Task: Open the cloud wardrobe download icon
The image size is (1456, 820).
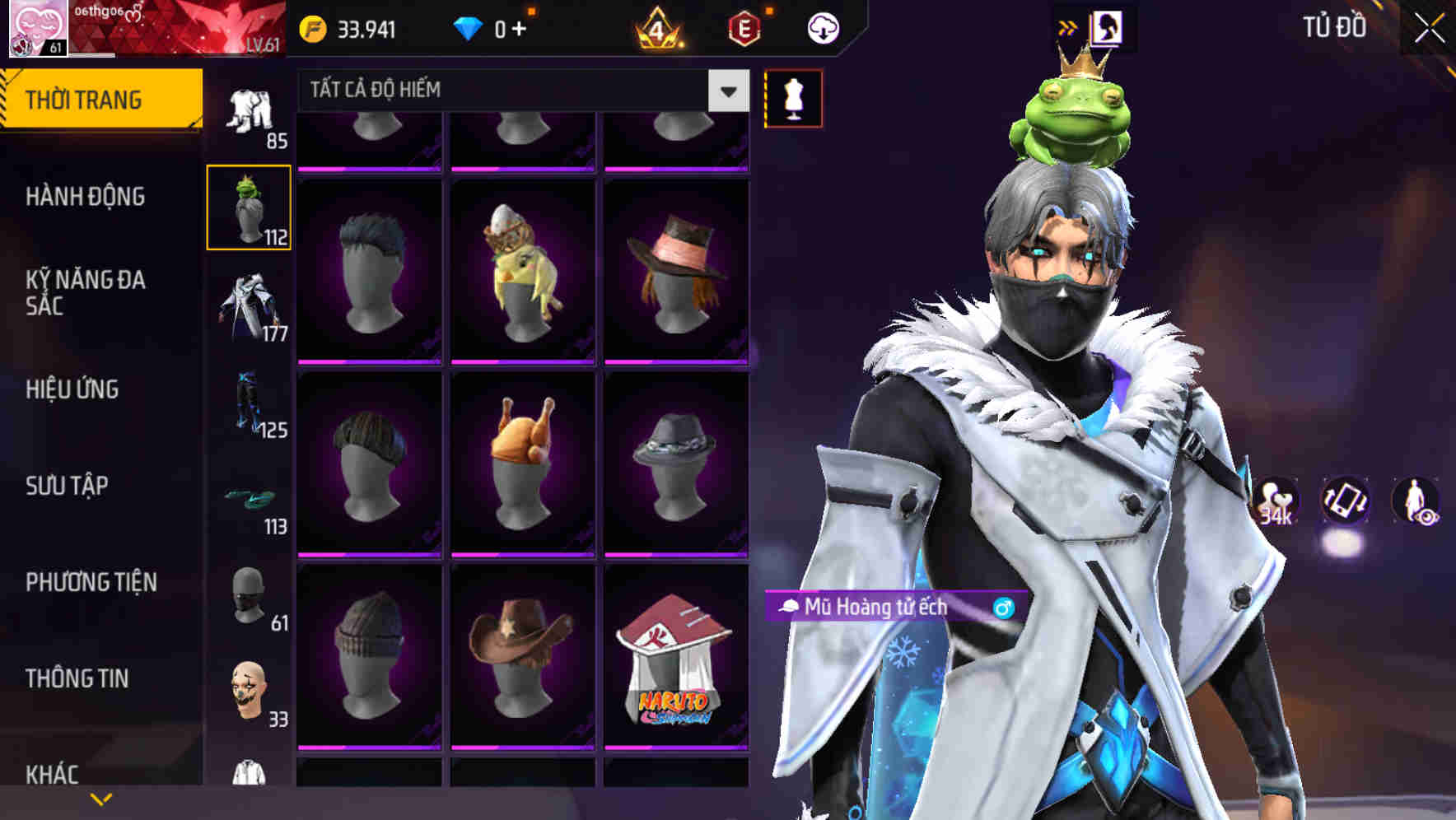Action: click(822, 27)
